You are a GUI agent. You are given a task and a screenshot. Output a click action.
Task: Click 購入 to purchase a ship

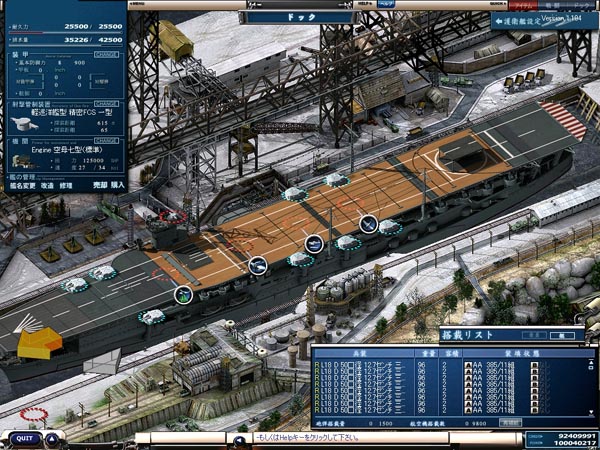(x=117, y=185)
